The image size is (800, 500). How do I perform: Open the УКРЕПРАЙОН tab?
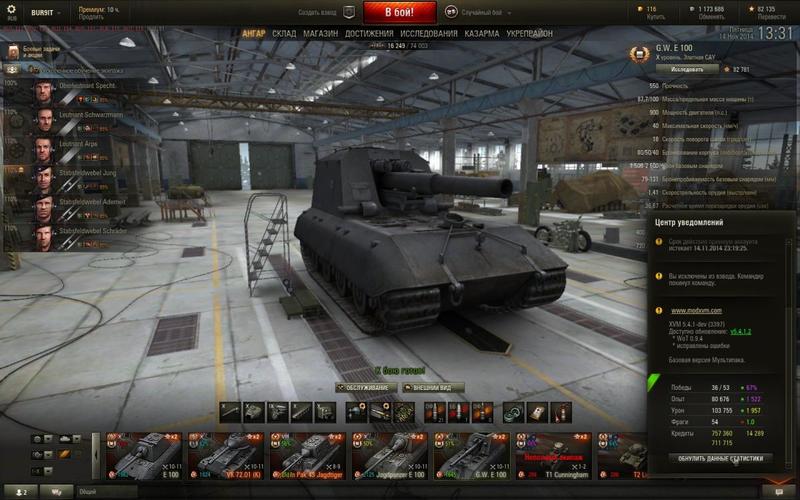[529, 33]
